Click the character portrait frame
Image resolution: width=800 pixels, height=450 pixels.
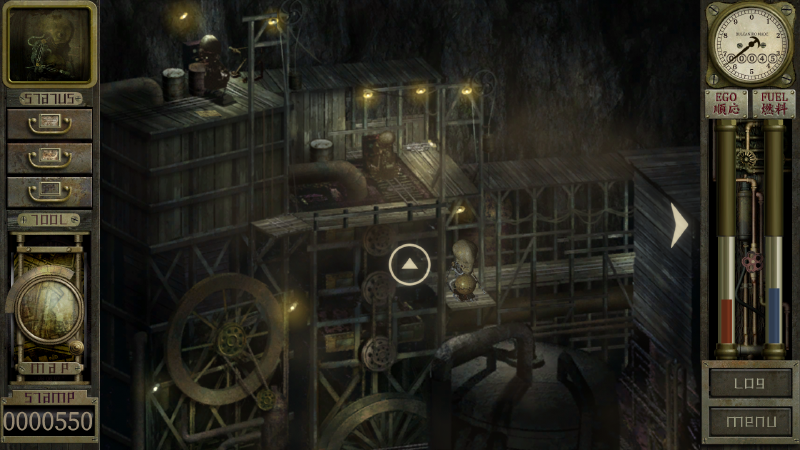click(49, 44)
